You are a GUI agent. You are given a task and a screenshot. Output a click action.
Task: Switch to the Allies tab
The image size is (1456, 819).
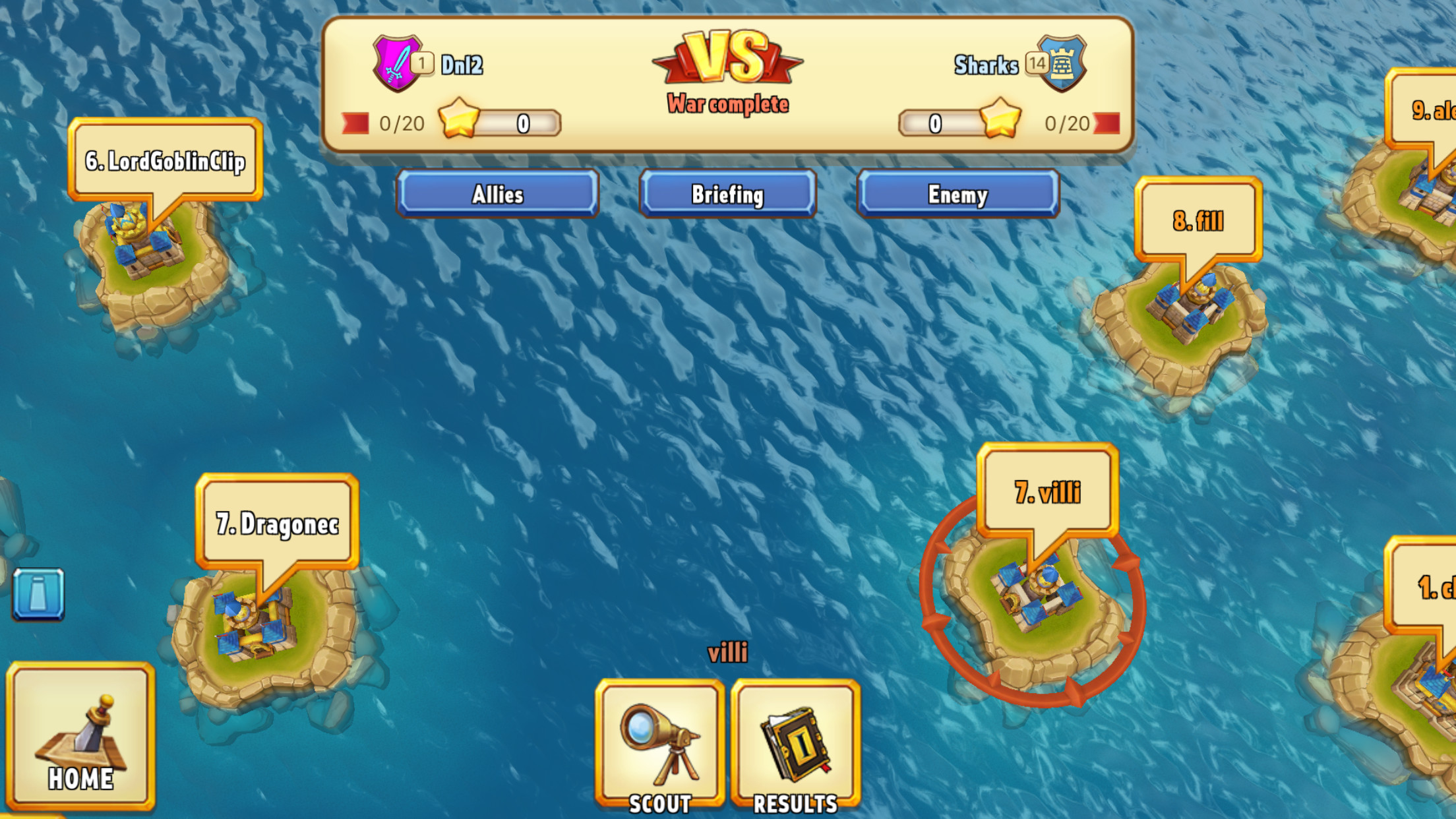click(x=498, y=193)
